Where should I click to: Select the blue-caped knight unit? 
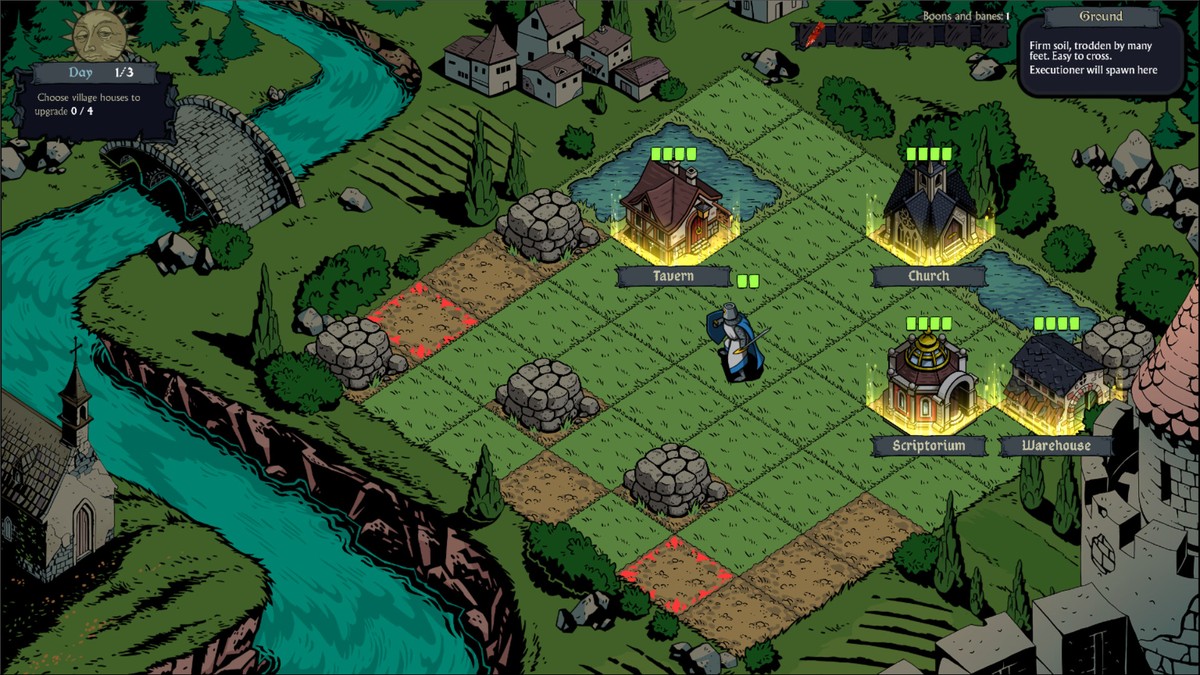(x=730, y=344)
